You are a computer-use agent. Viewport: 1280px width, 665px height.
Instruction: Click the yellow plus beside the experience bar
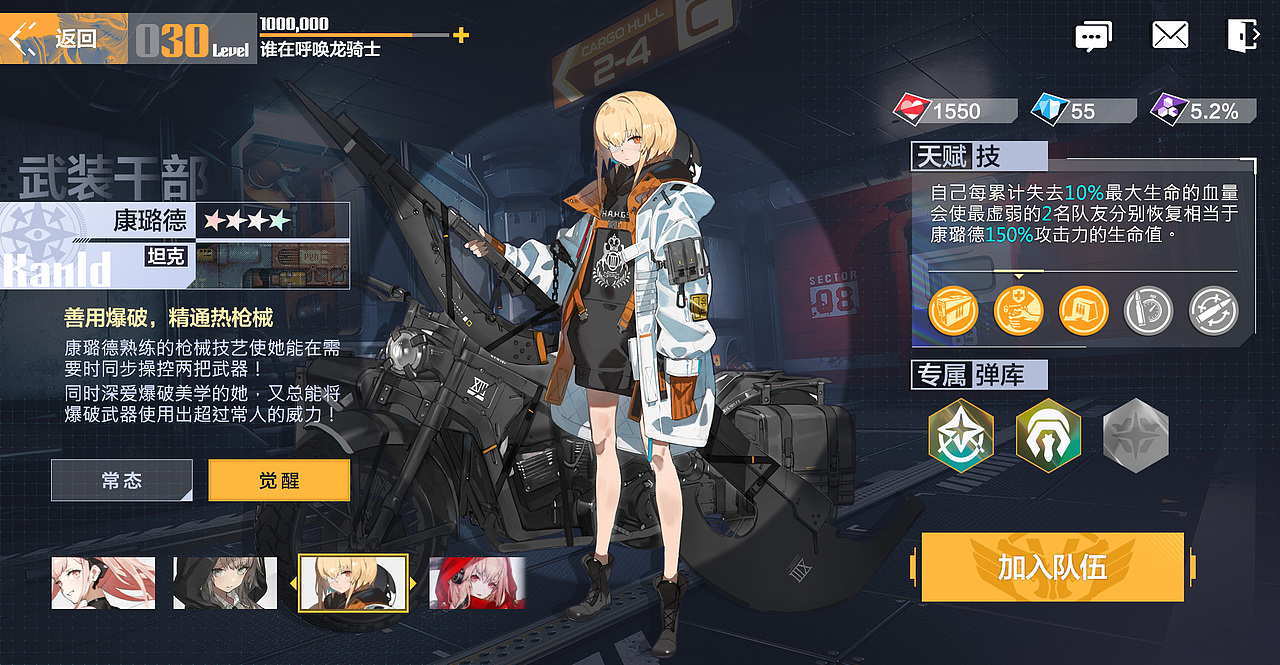pos(460,36)
